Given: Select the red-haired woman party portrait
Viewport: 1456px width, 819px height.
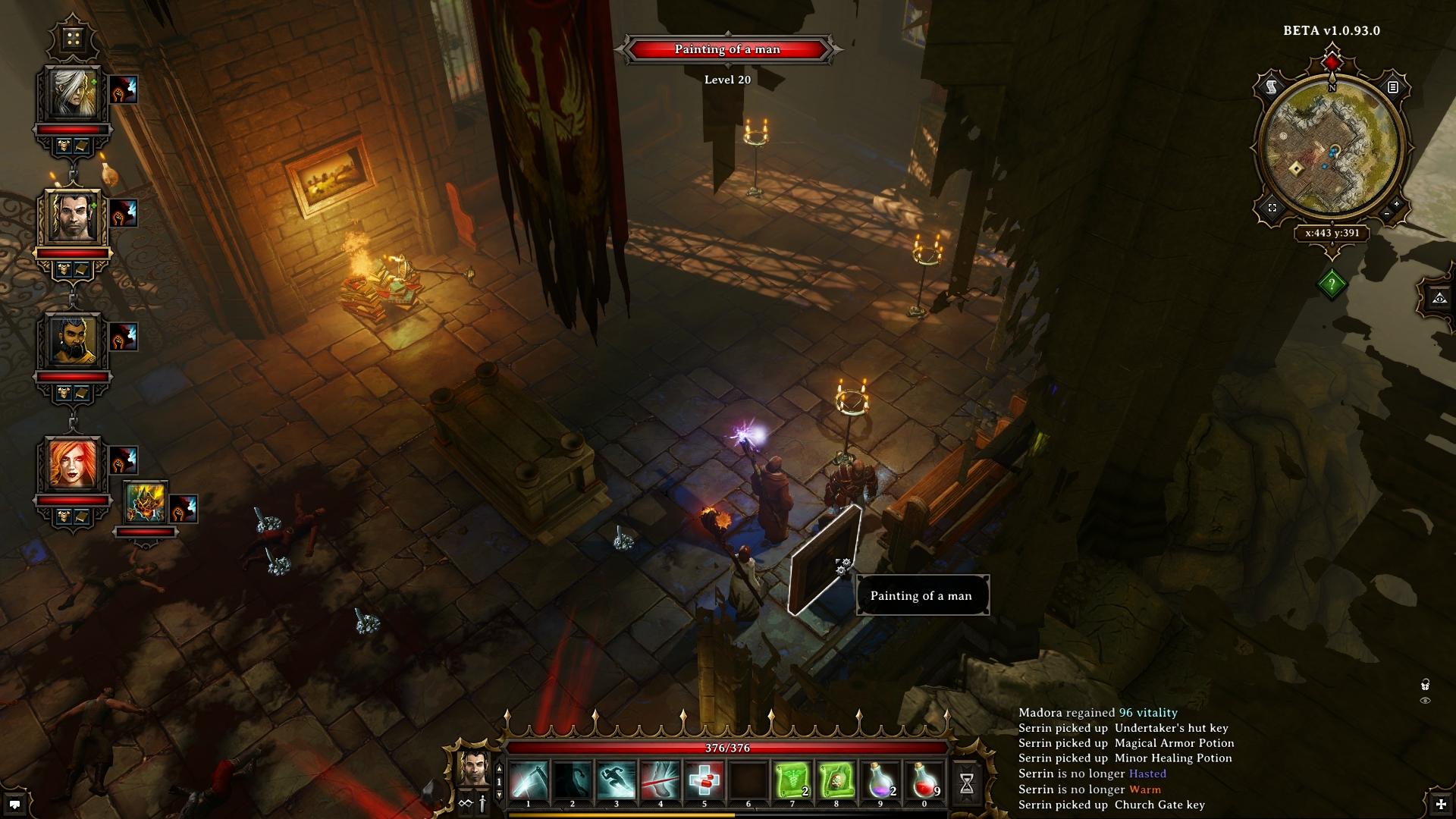Looking at the screenshot, I should coord(74,464).
